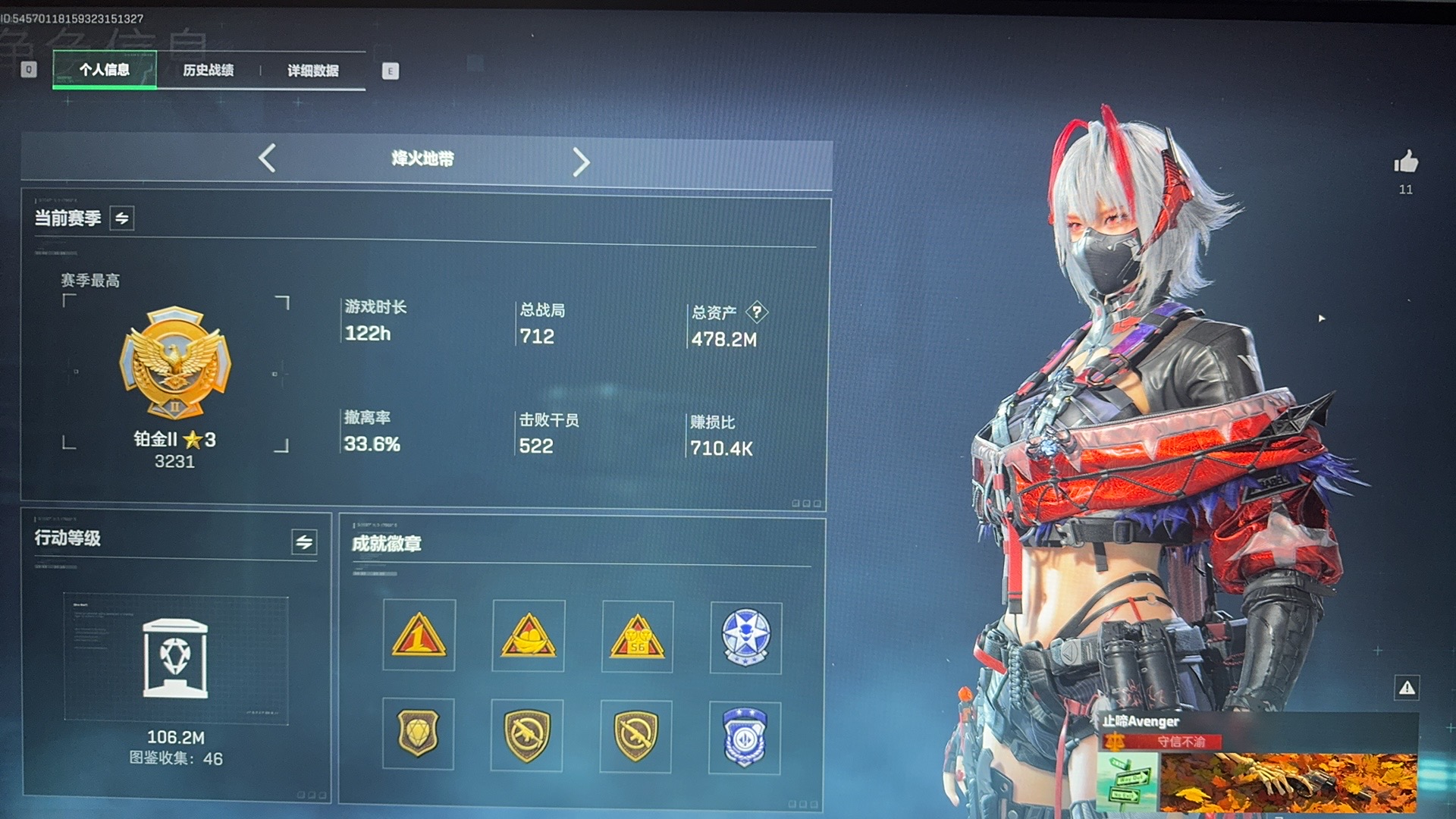Choose the blue shield star badge

pos(745,736)
